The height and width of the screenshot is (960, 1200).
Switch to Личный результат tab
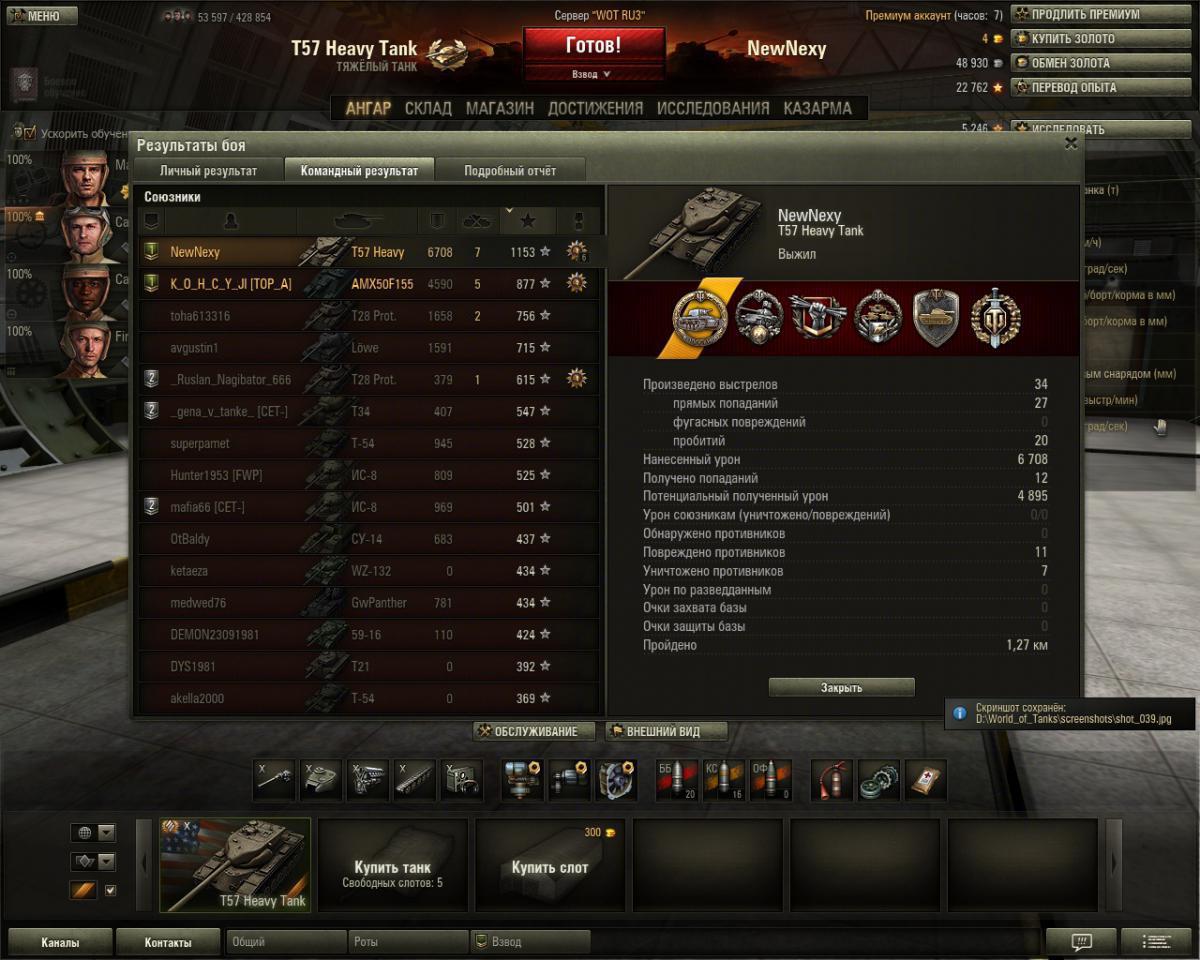pyautogui.click(x=208, y=171)
